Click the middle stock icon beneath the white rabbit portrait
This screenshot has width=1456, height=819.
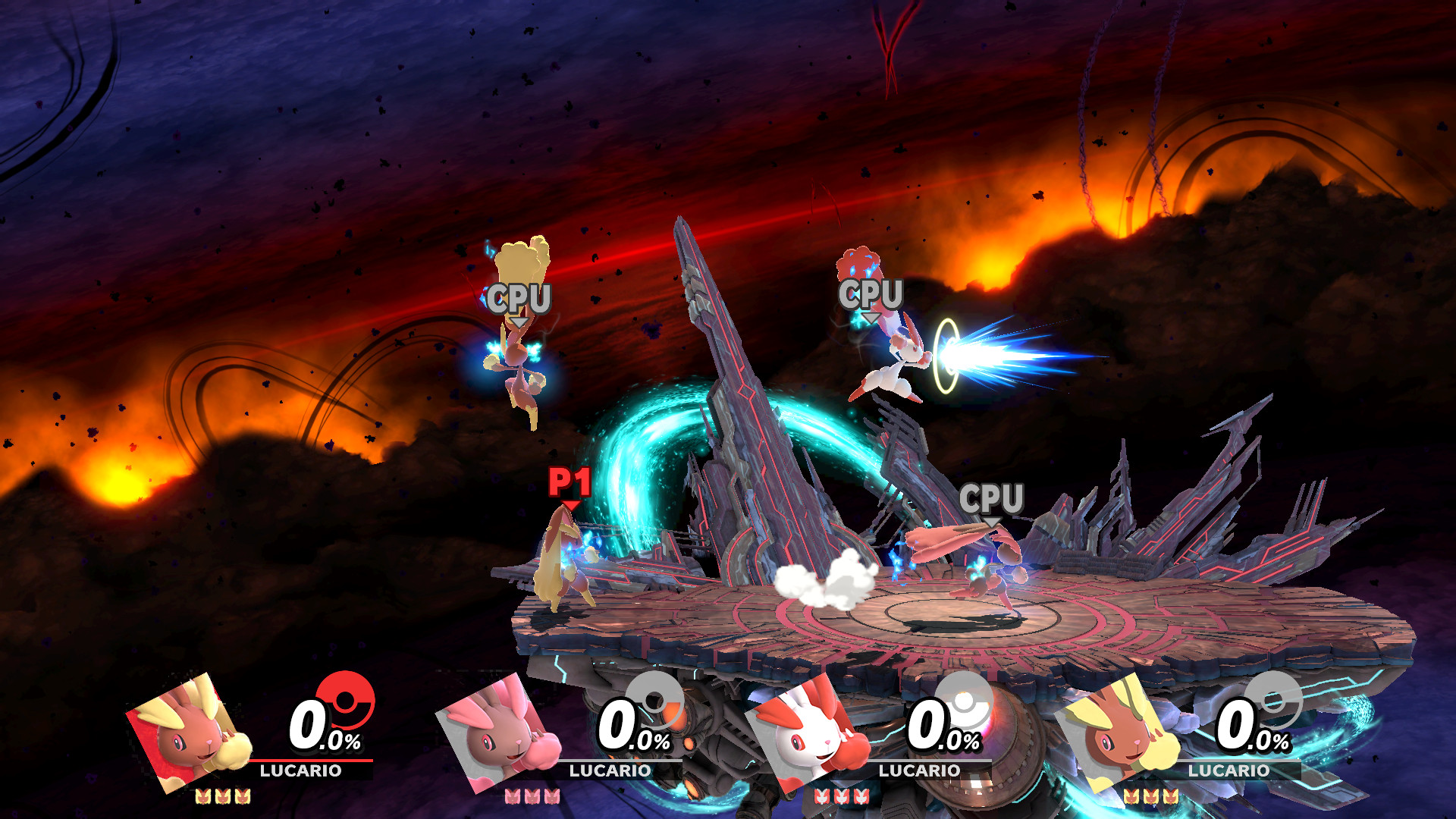point(843,796)
